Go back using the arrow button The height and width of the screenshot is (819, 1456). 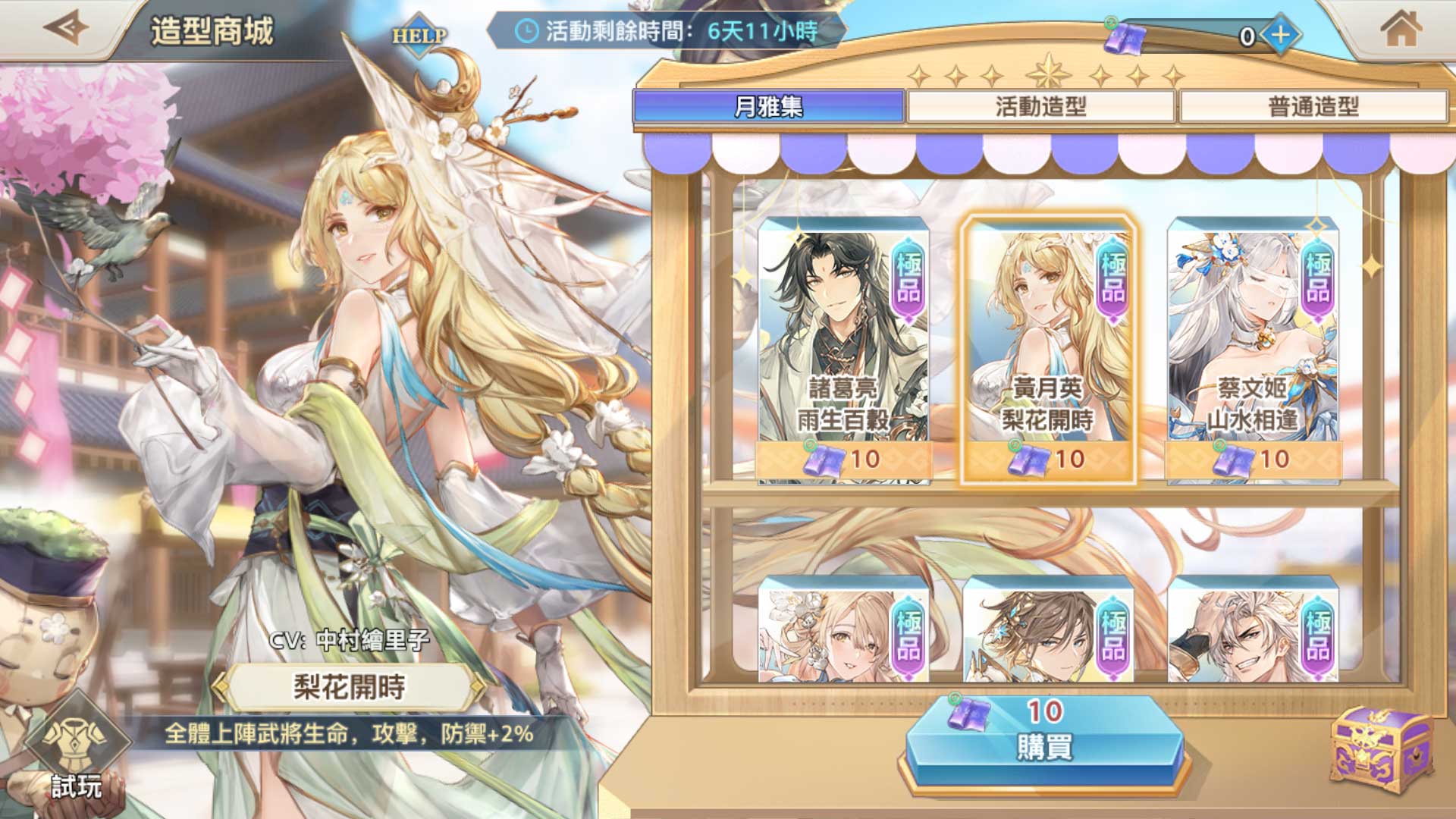[67, 29]
